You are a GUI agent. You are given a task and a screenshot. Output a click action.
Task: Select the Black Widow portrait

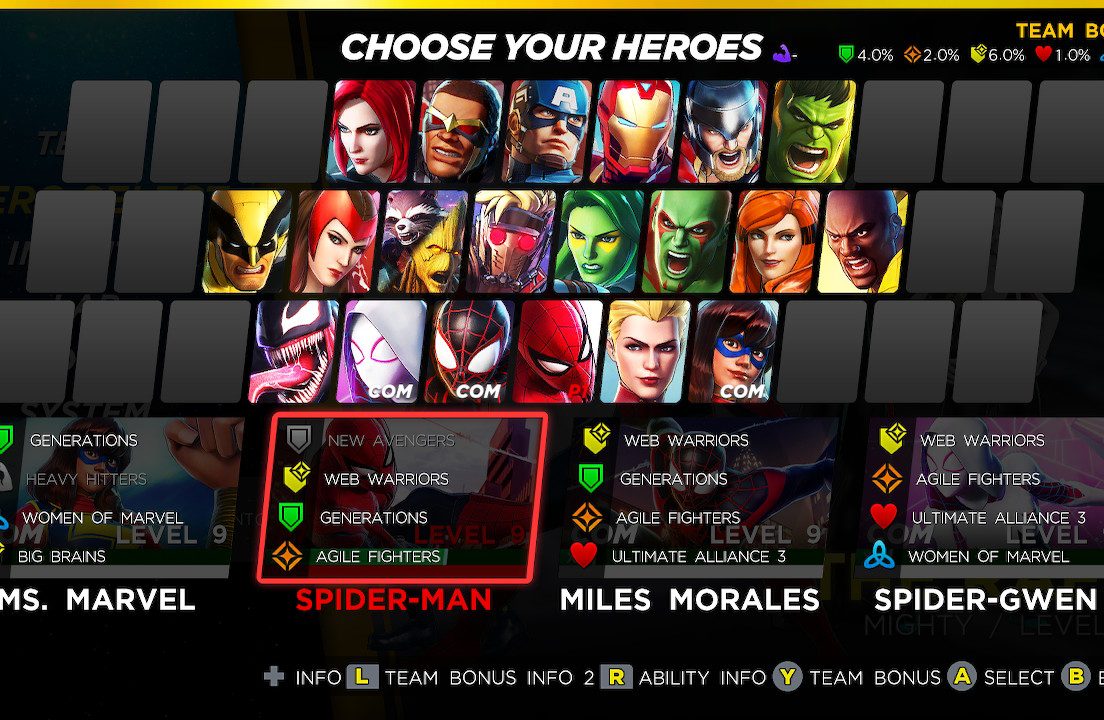[374, 131]
